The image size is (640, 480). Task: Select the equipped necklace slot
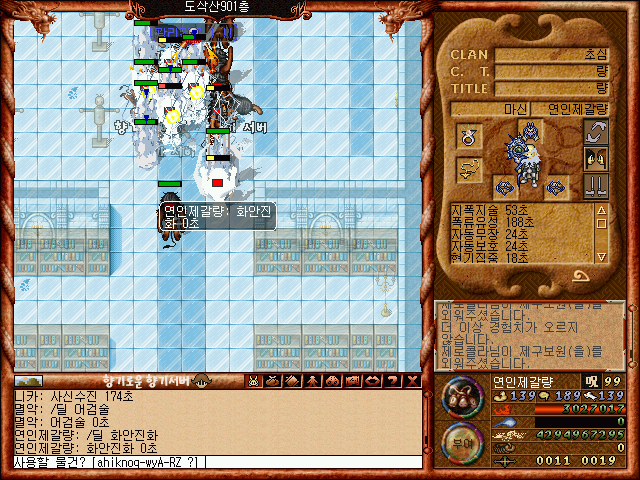469,170
